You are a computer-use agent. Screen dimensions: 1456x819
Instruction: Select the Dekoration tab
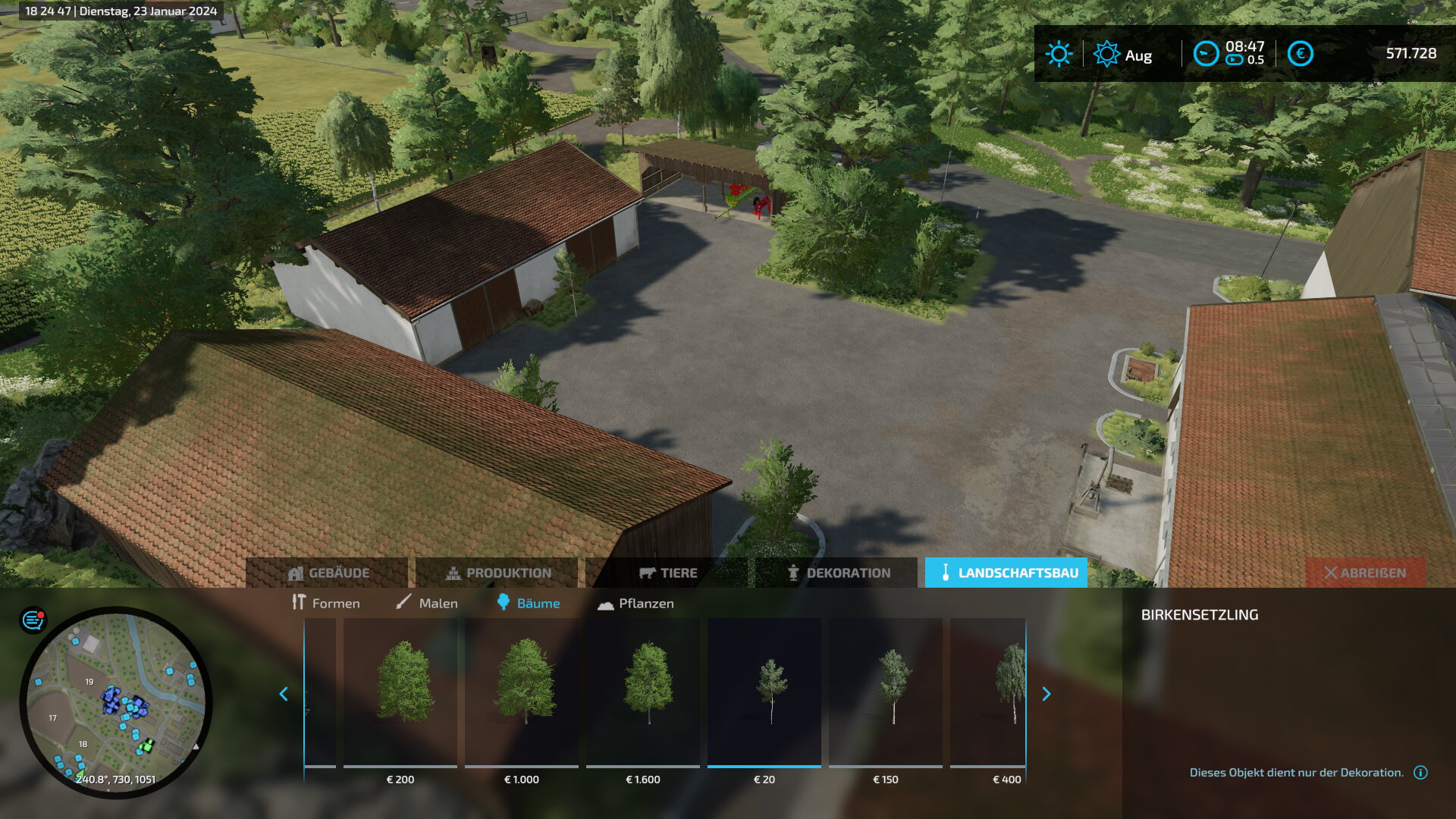tap(837, 573)
